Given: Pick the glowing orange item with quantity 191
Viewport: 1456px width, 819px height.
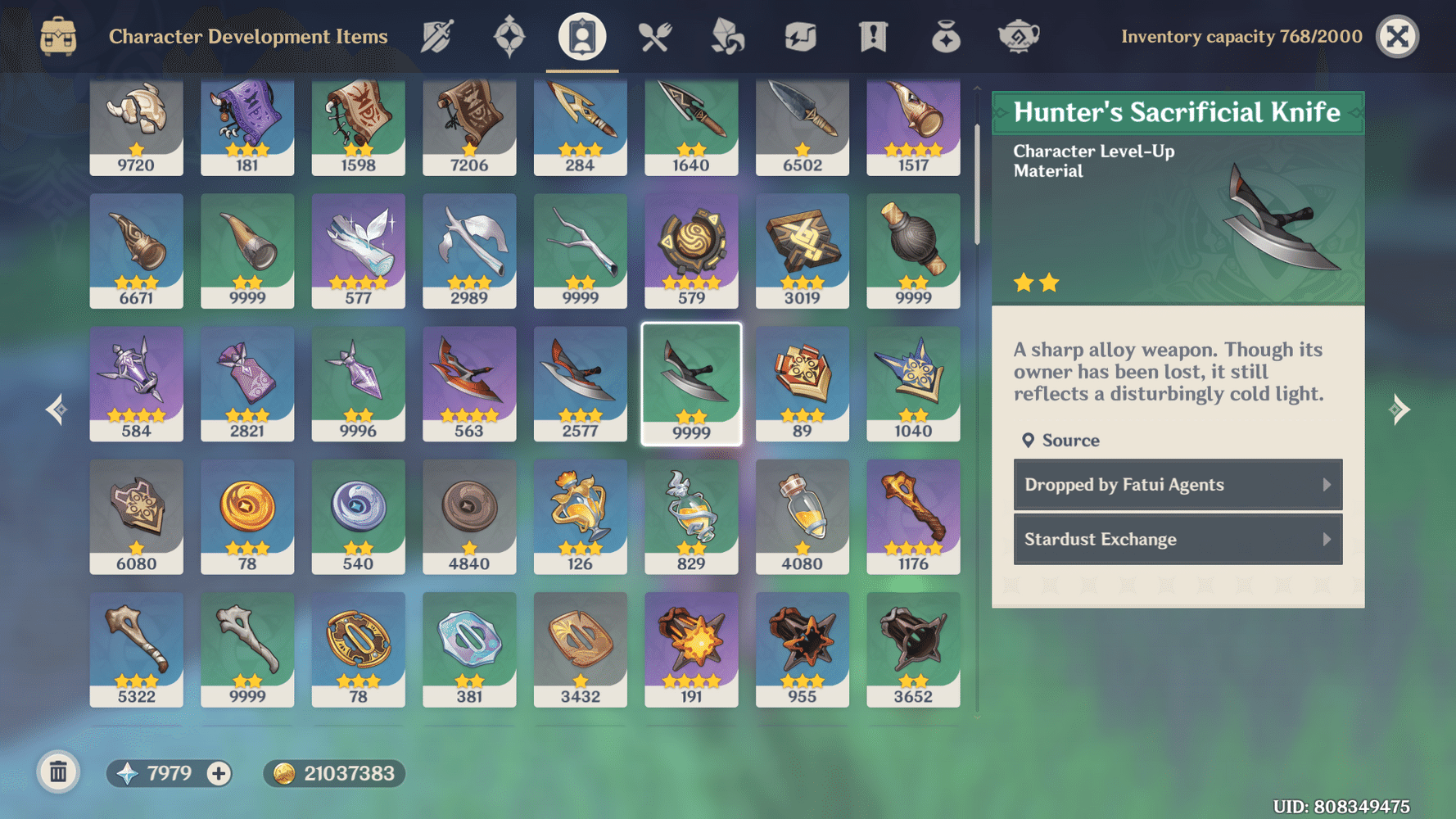Looking at the screenshot, I should 691,649.
